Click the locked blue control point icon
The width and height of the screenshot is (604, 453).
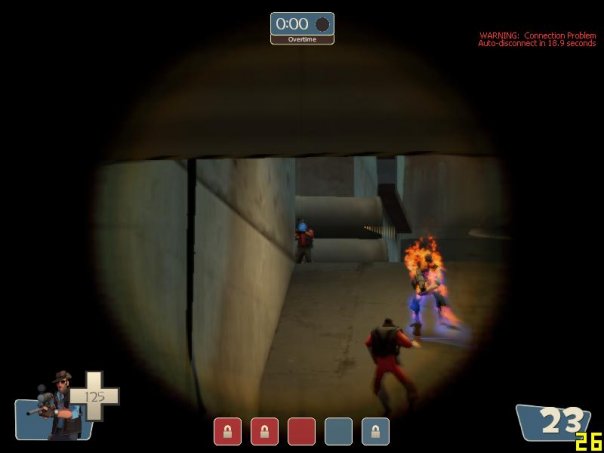tap(375, 431)
